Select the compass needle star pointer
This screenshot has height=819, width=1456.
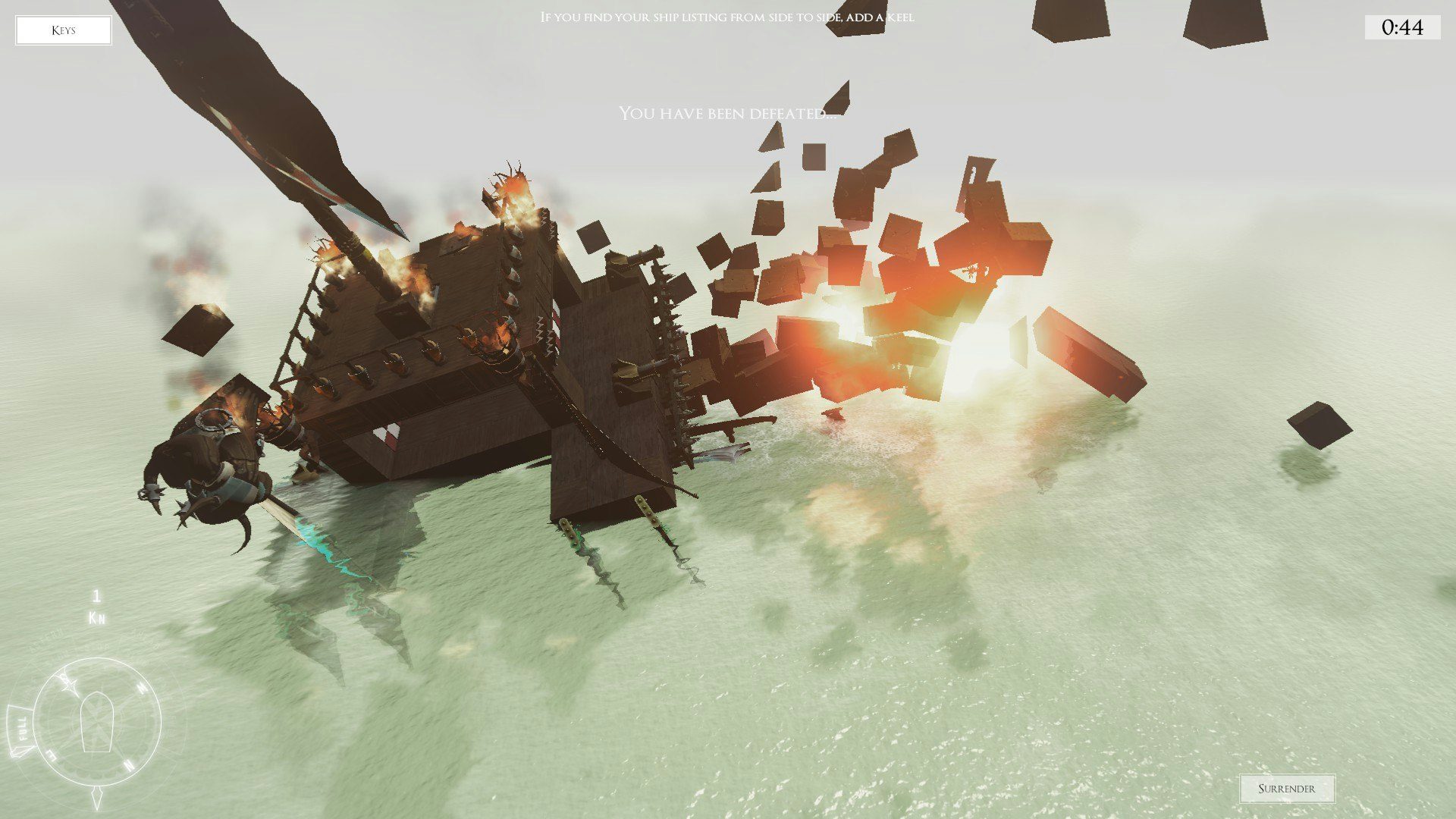coord(69,684)
